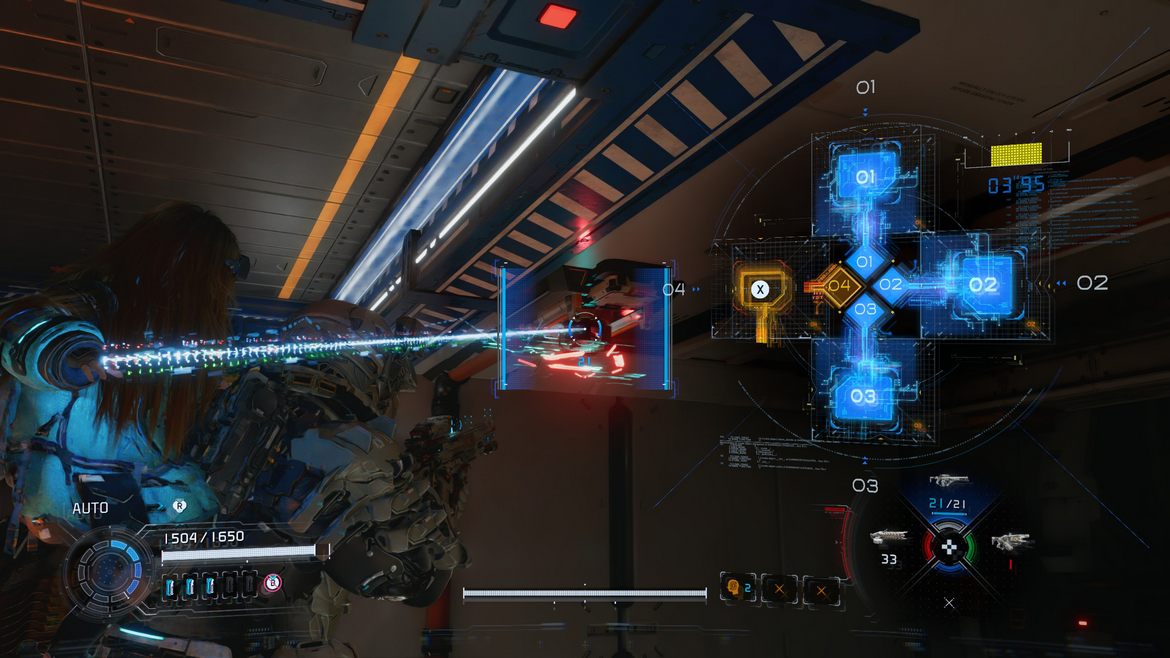Select the large blue 03 node tile

click(x=864, y=395)
